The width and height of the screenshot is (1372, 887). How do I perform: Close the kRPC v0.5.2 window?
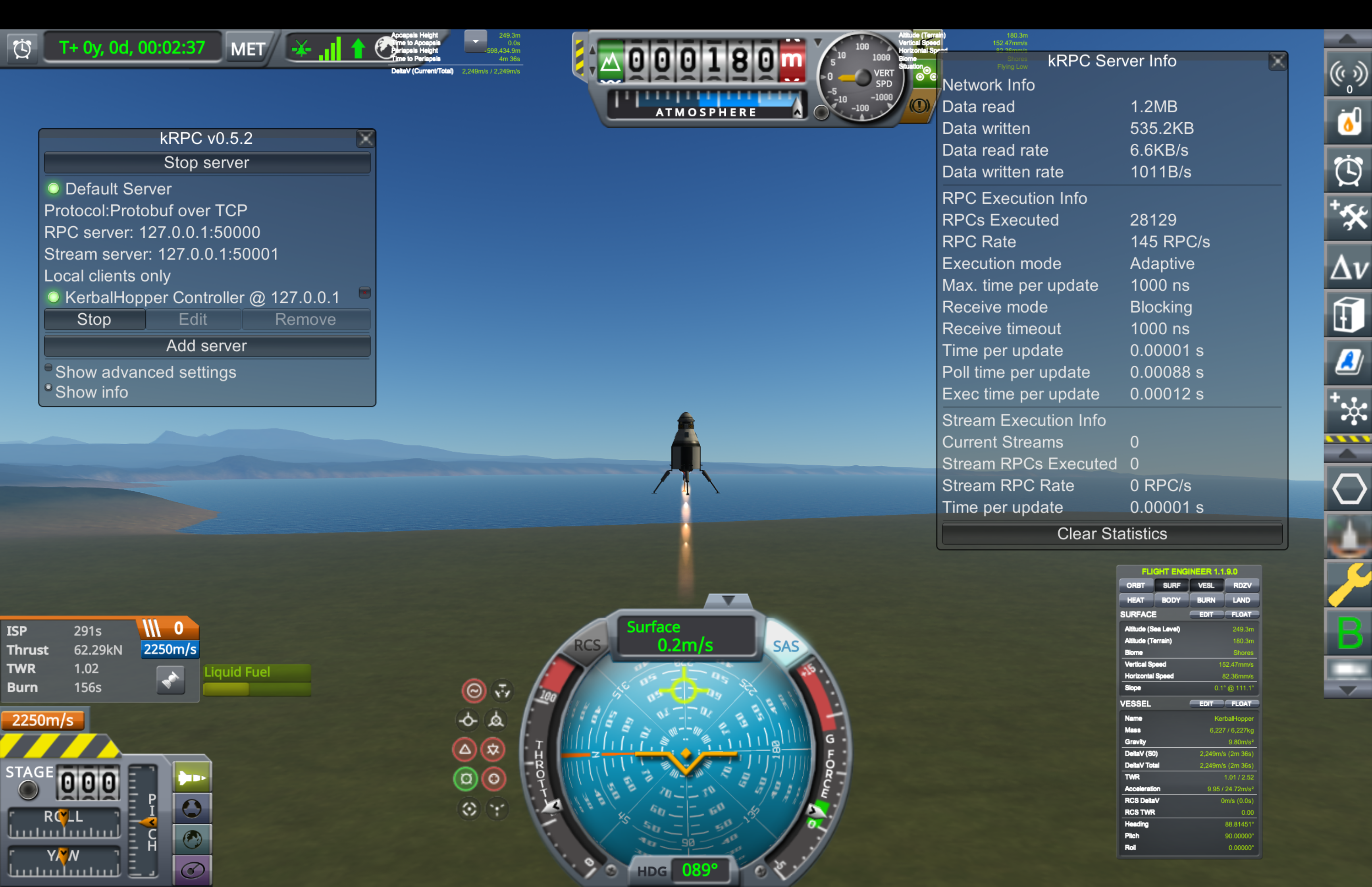point(365,139)
